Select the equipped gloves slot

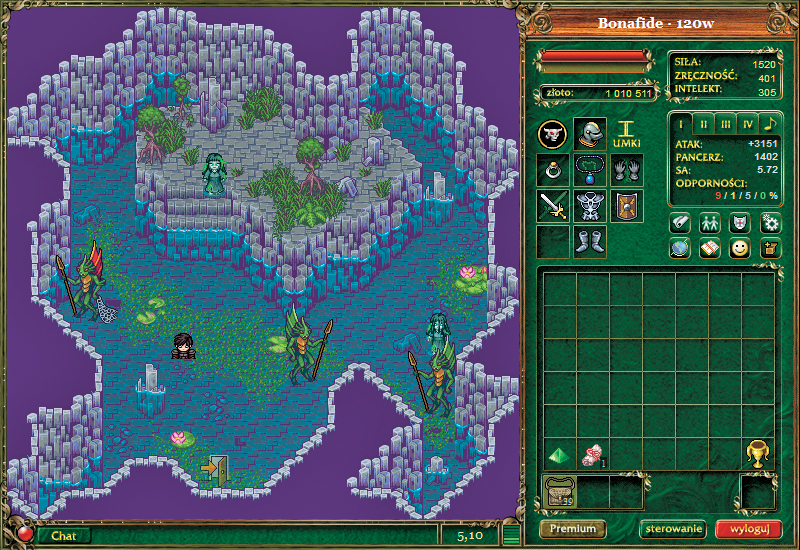[x=626, y=170]
